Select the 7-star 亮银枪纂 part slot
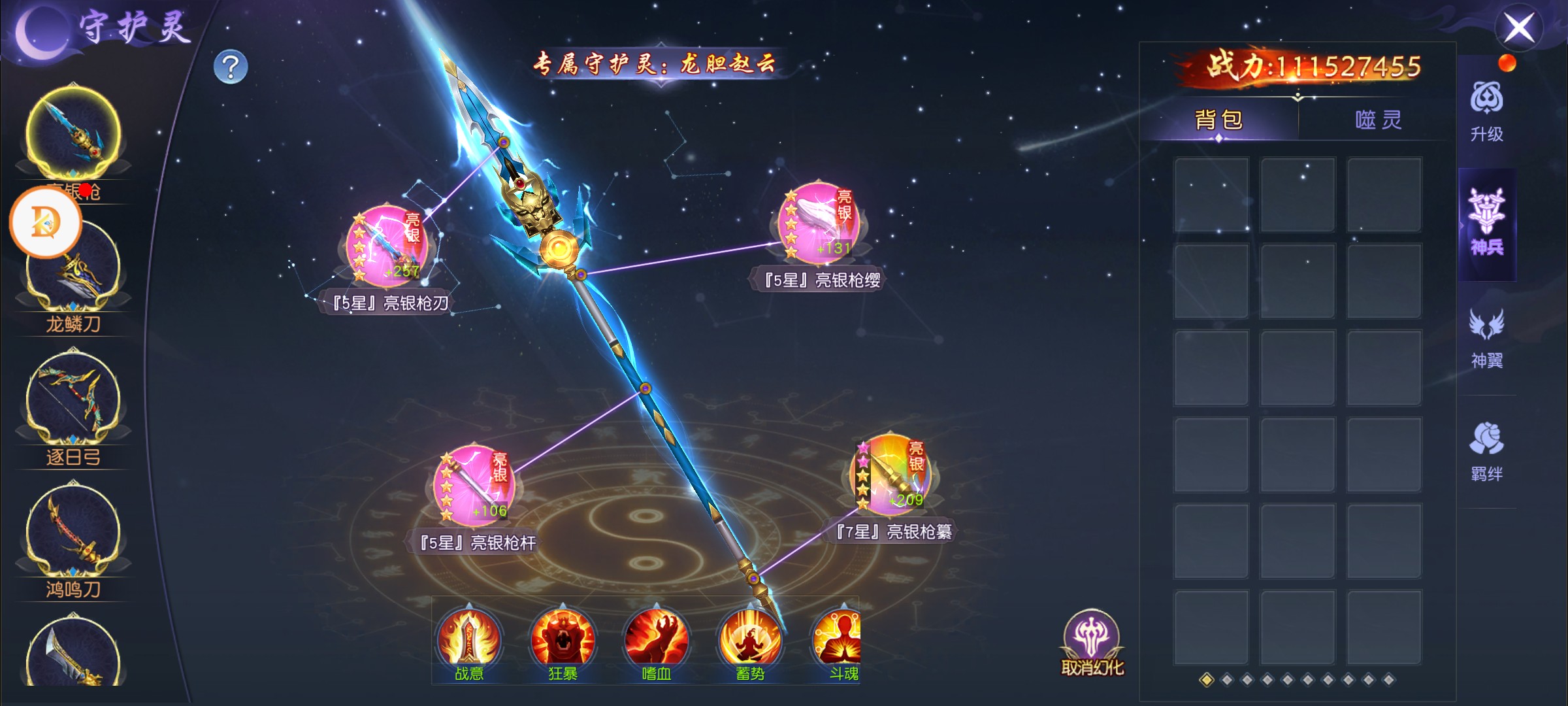Image resolution: width=1568 pixels, height=706 pixels. 893,475
